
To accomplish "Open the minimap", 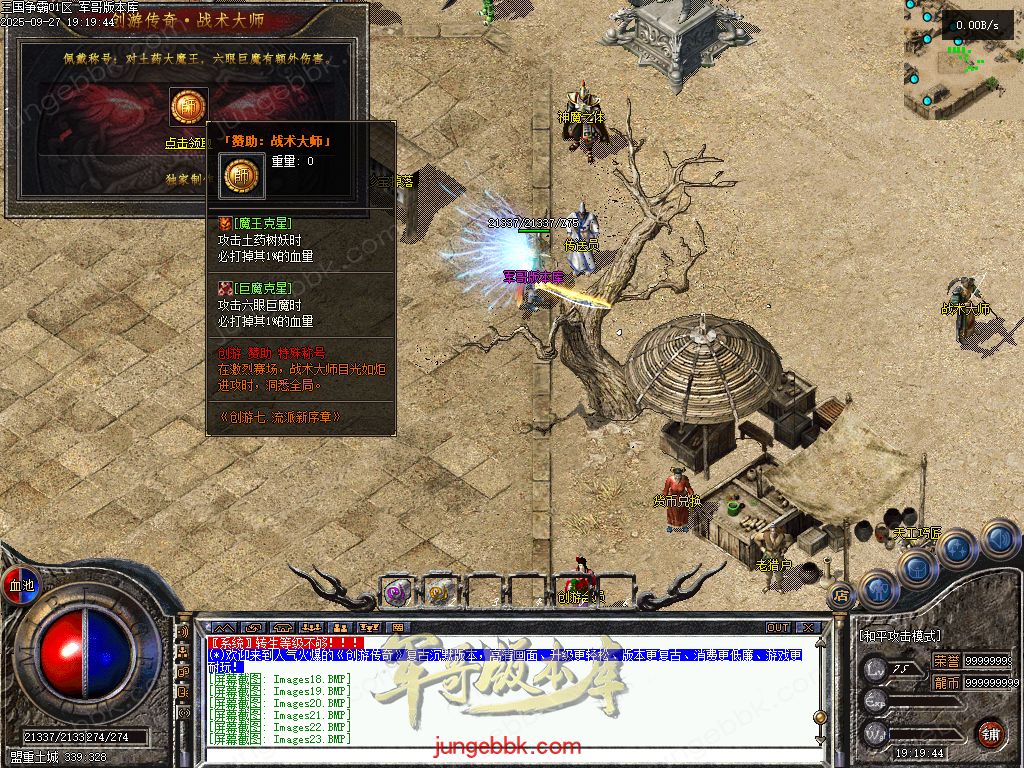I will 962,58.
